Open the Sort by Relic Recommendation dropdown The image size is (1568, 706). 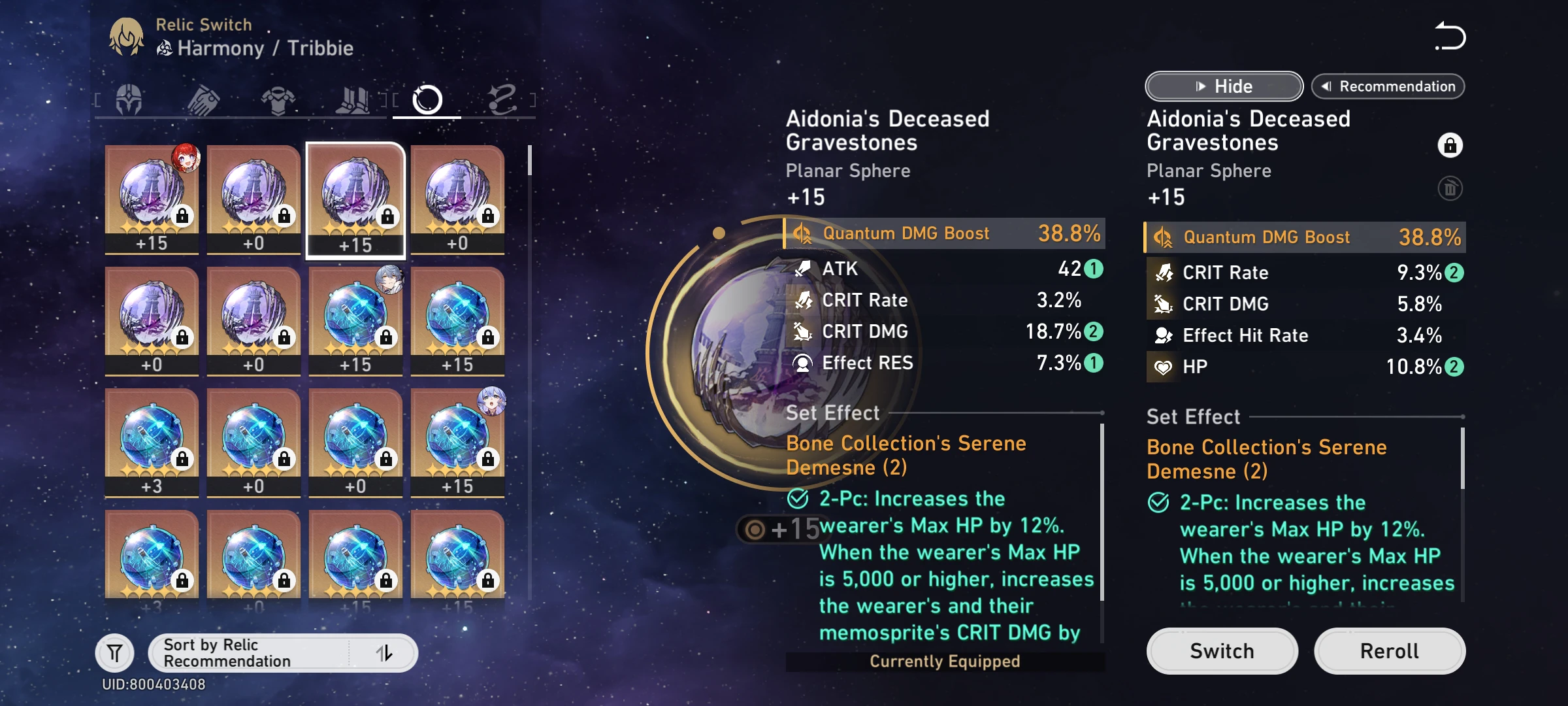tap(255, 652)
